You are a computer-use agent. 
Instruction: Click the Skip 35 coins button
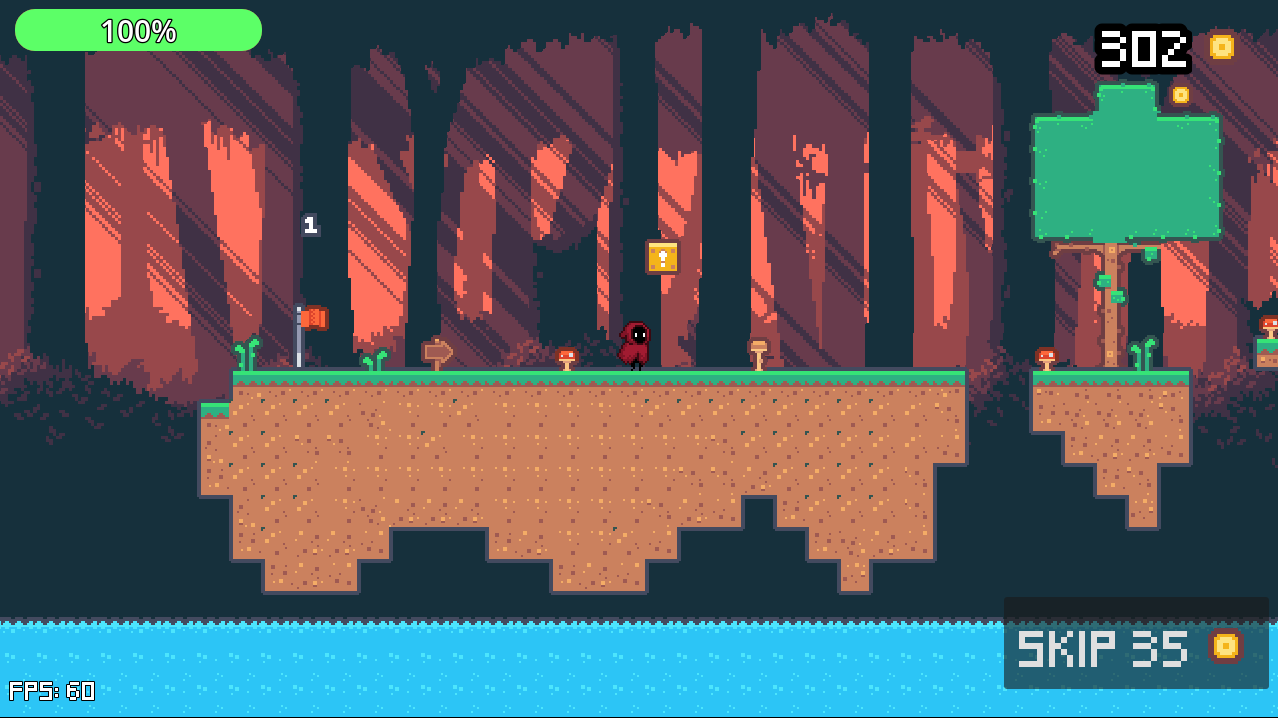coord(1135,646)
